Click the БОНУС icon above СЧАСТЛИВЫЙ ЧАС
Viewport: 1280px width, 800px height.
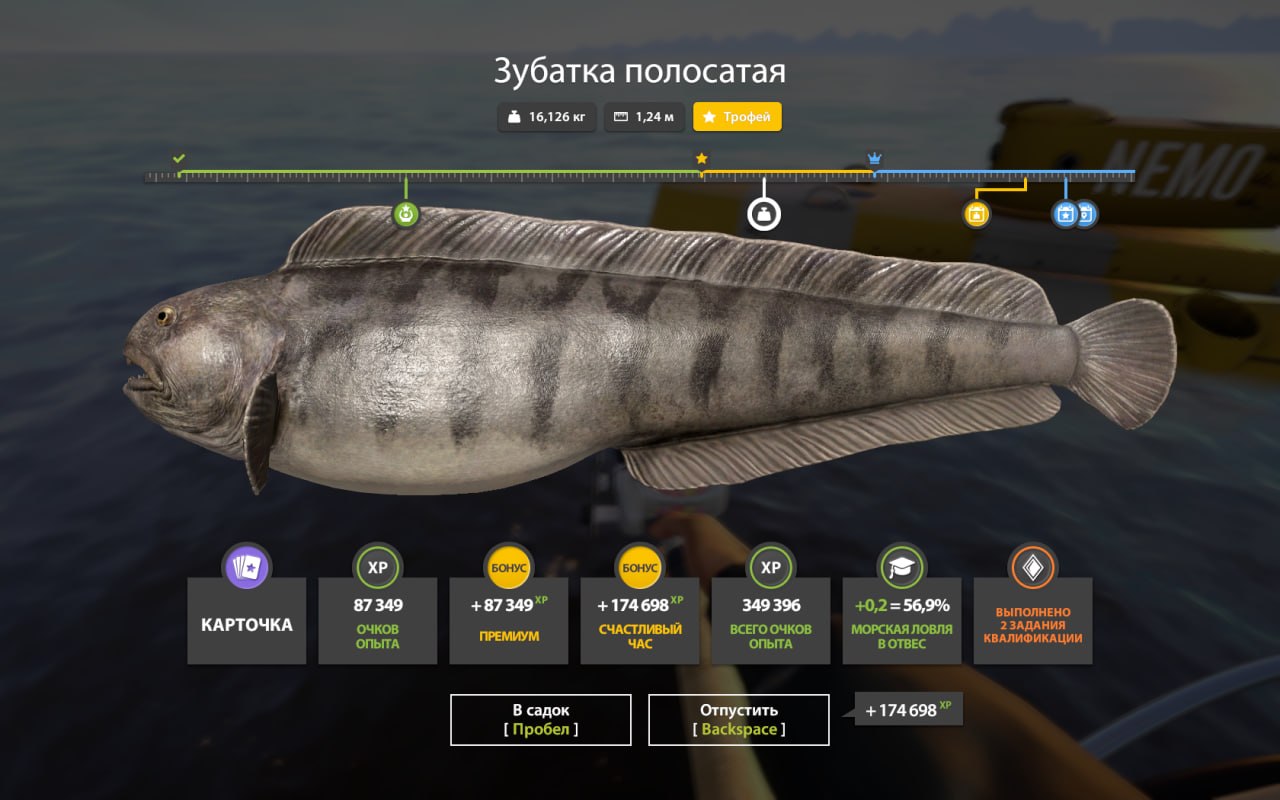click(639, 568)
